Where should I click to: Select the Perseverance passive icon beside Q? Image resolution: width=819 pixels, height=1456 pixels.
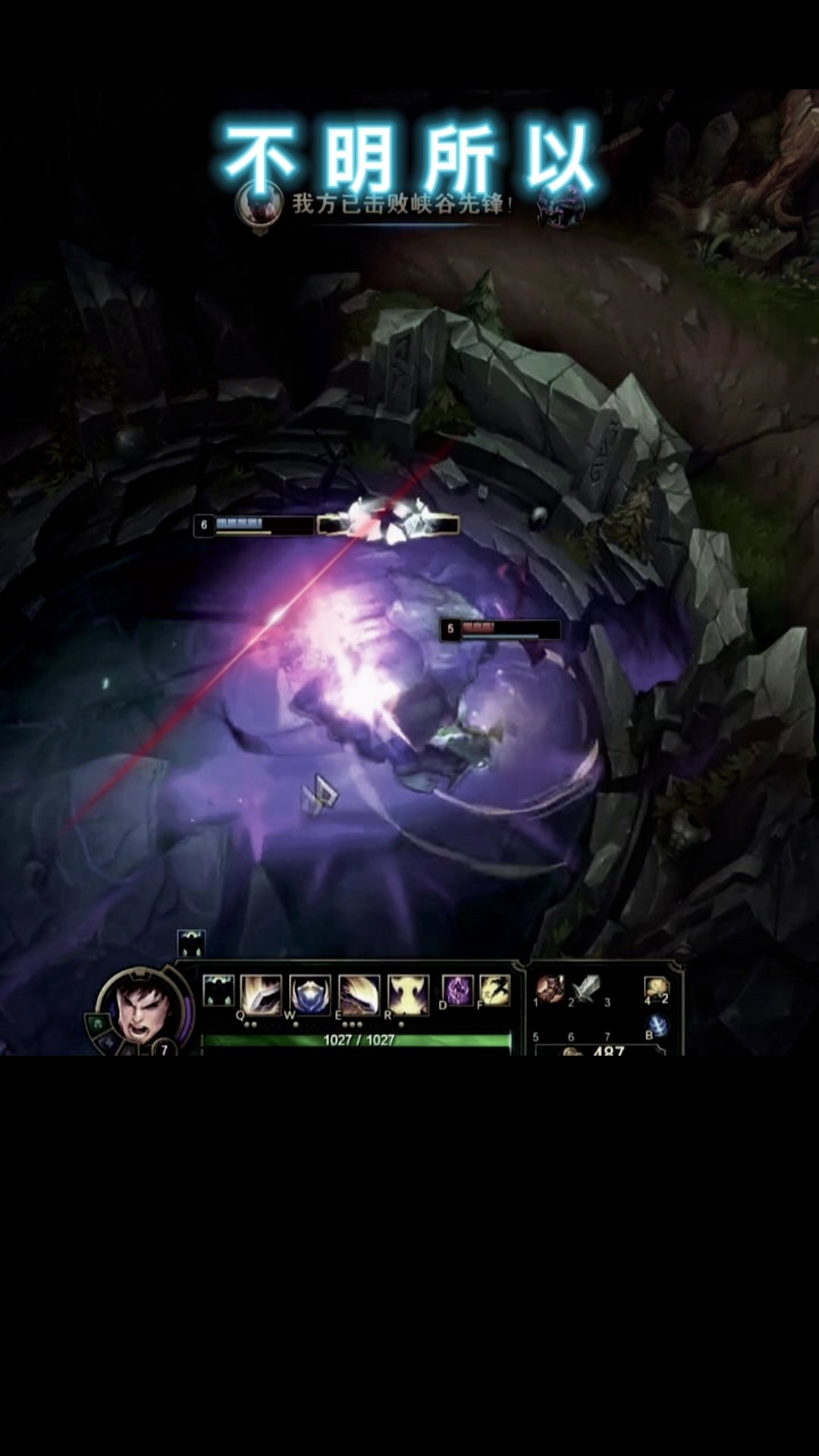[x=218, y=991]
